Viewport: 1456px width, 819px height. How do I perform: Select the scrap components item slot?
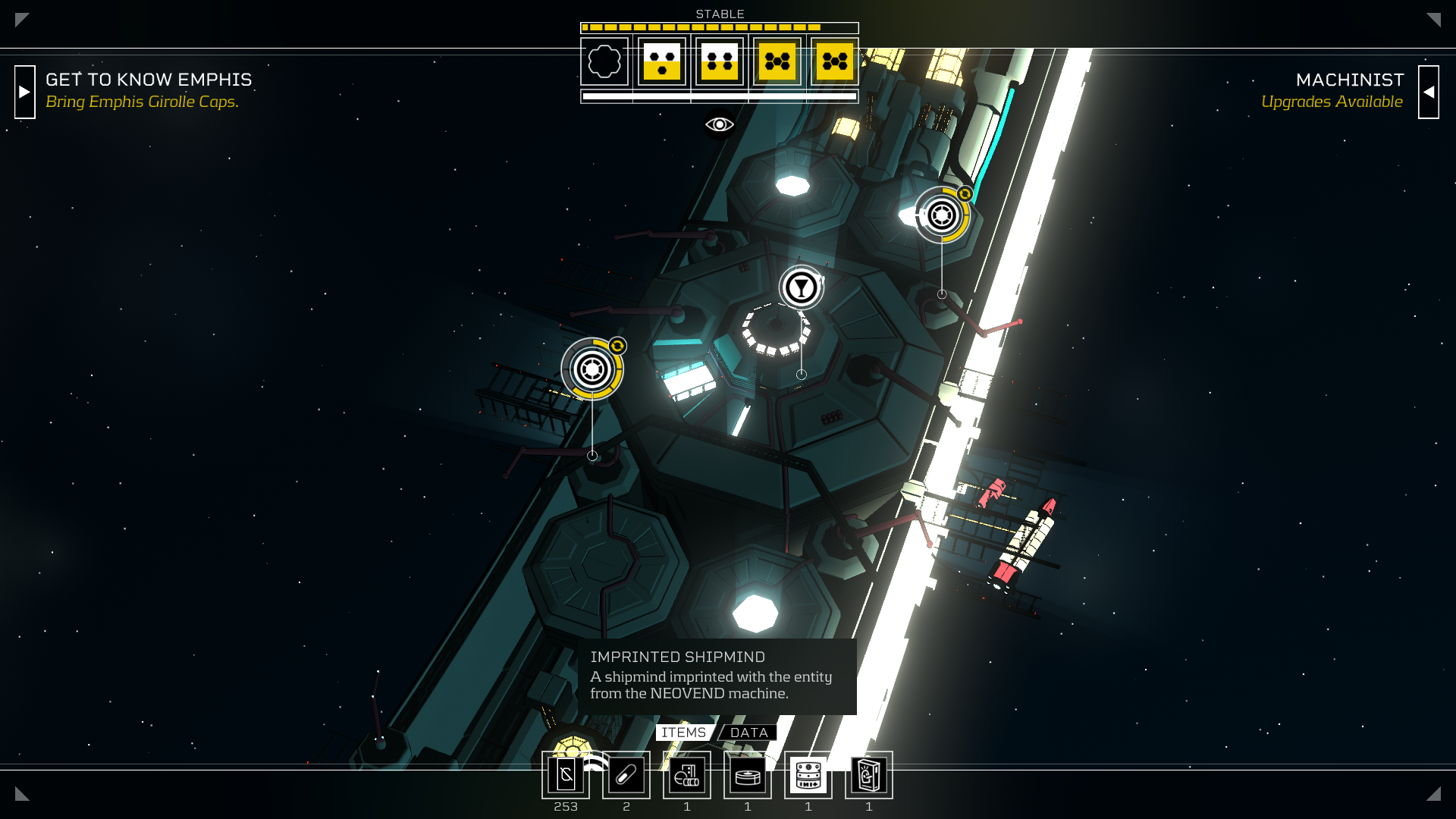click(687, 775)
